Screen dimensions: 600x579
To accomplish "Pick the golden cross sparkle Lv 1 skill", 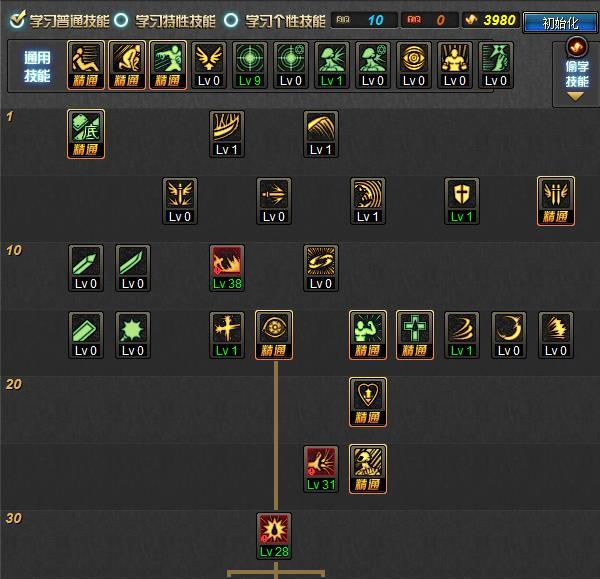I will pyautogui.click(x=227, y=334).
